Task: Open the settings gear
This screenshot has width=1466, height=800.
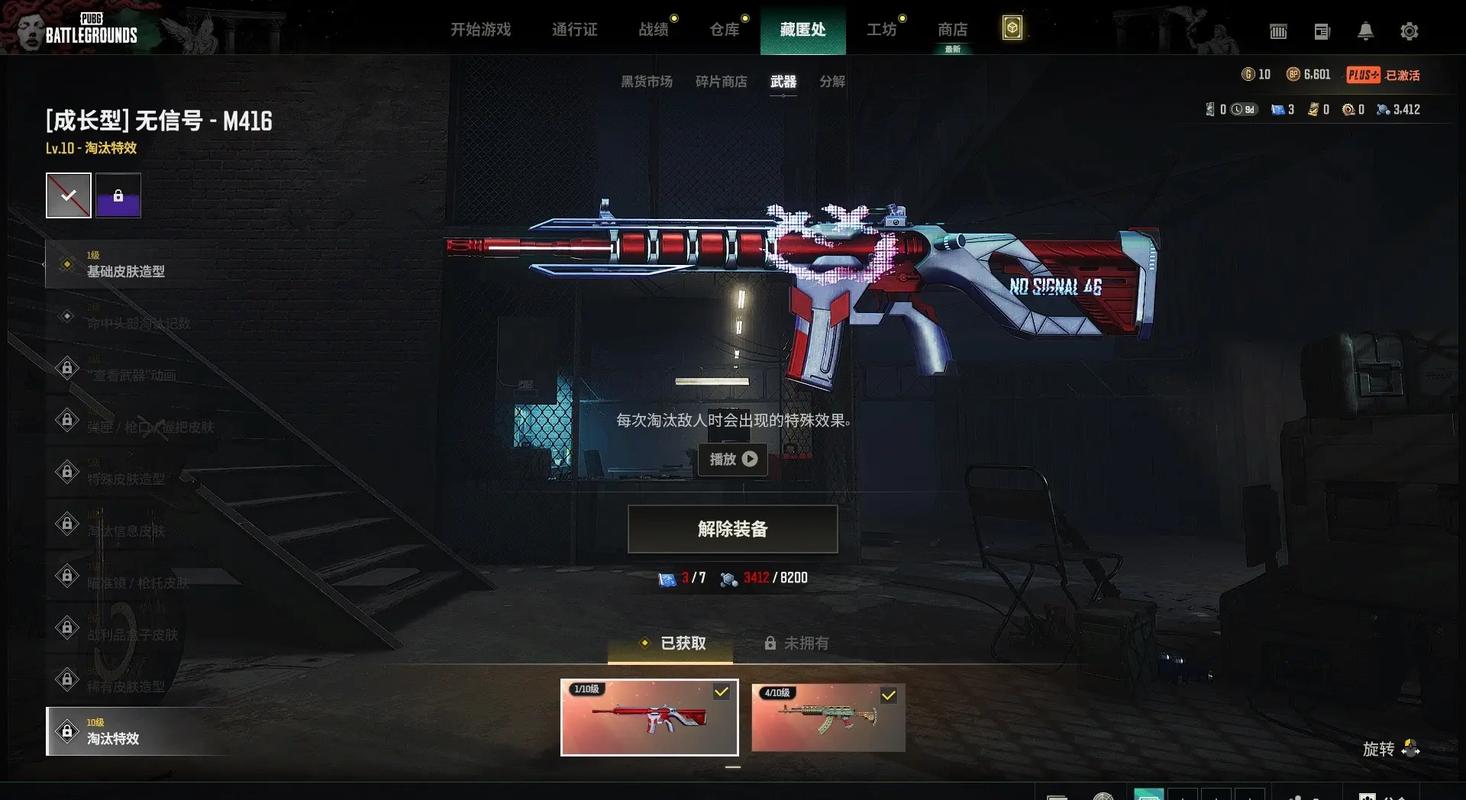Action: pos(1409,31)
